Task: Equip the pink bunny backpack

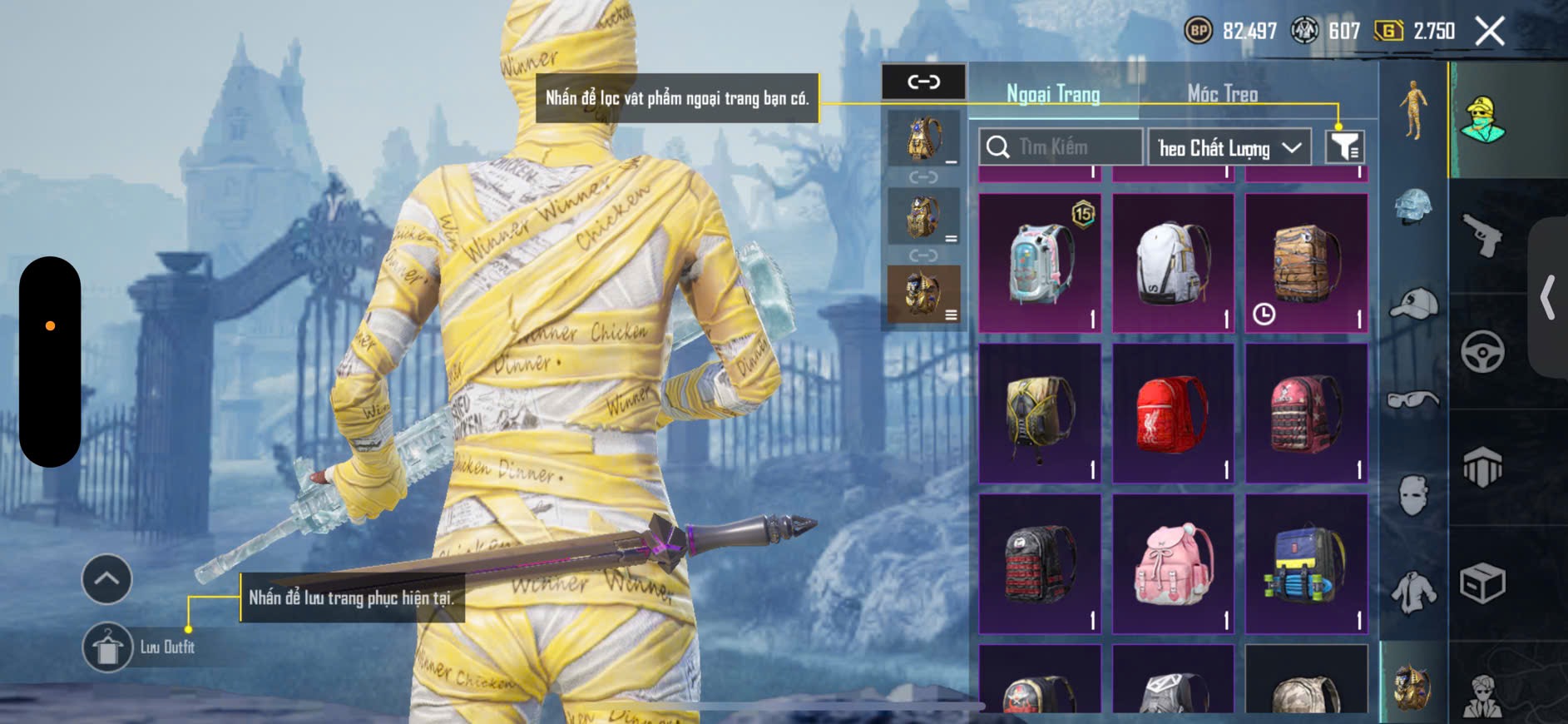Action: (1173, 563)
